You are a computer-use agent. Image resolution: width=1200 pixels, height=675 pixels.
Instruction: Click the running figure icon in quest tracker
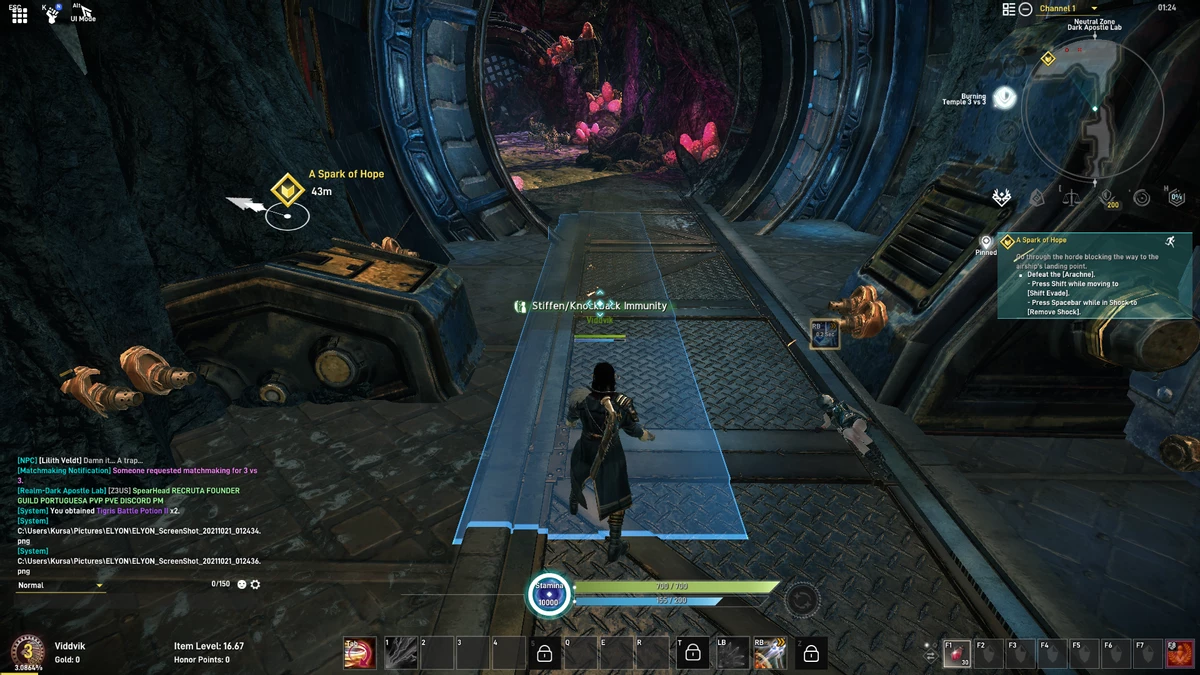point(1170,241)
